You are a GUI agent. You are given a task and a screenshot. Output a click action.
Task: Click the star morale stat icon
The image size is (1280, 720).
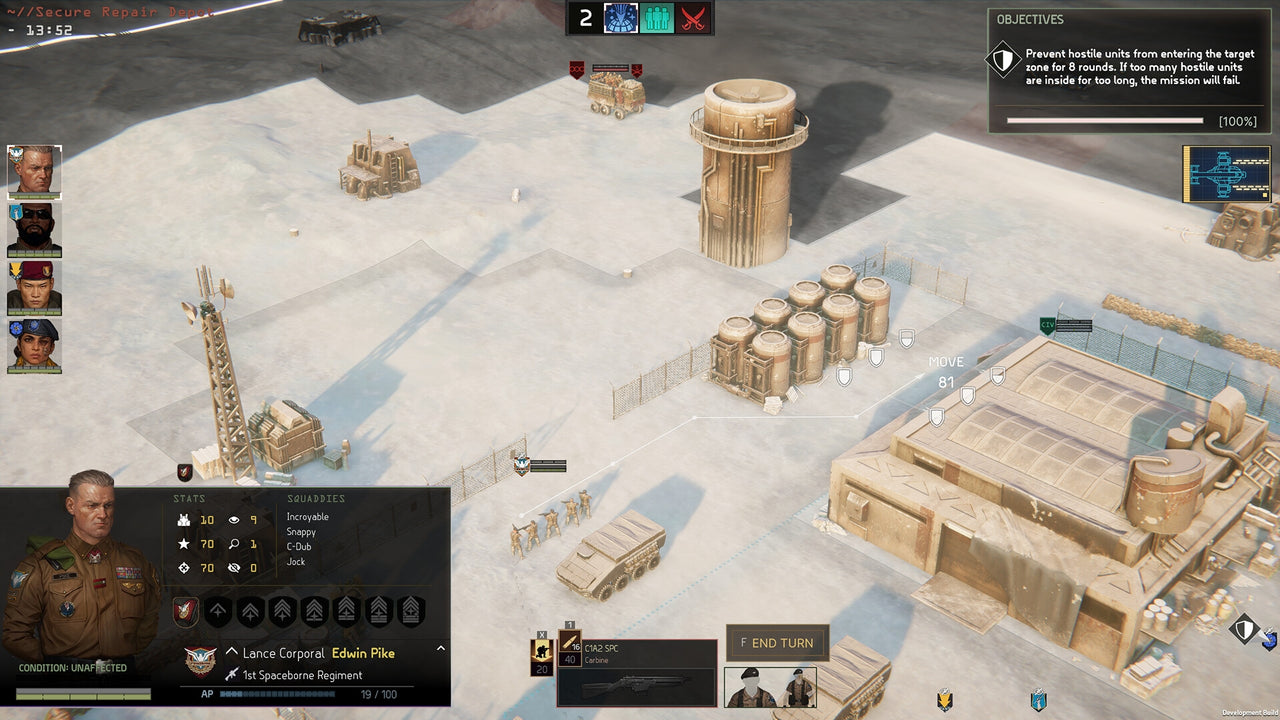186,544
